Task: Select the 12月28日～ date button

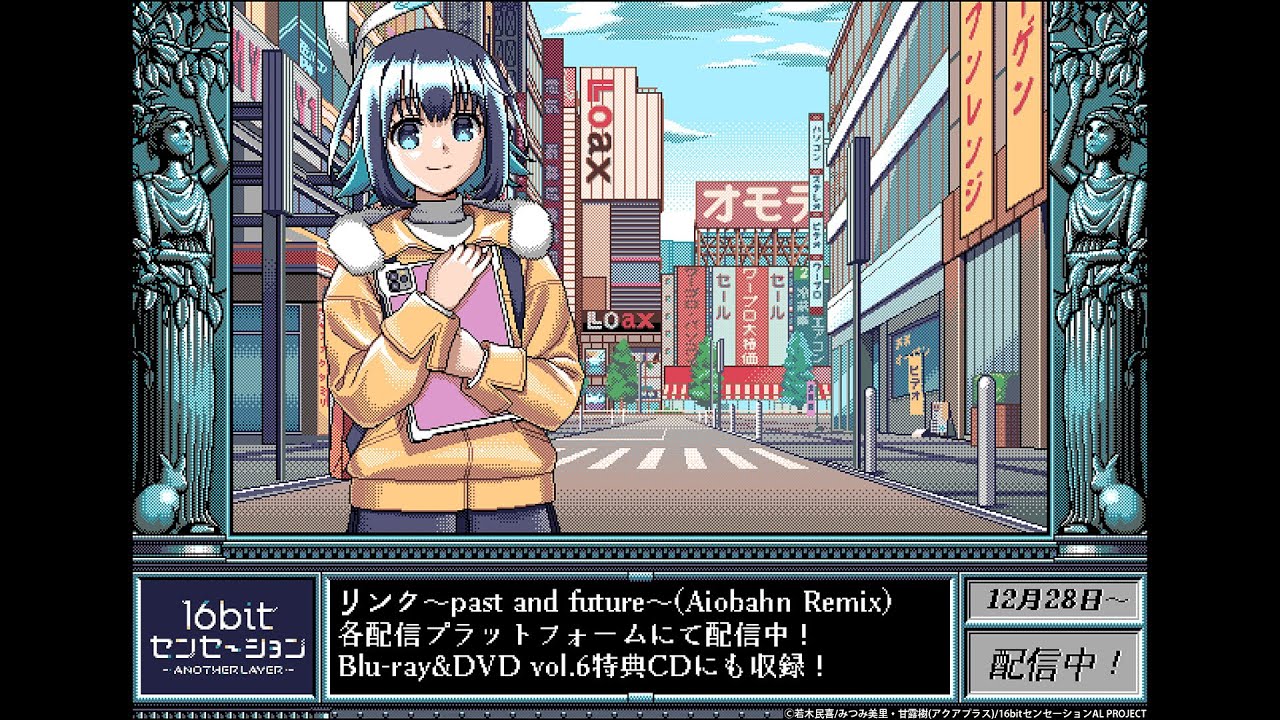Action: (1053, 601)
